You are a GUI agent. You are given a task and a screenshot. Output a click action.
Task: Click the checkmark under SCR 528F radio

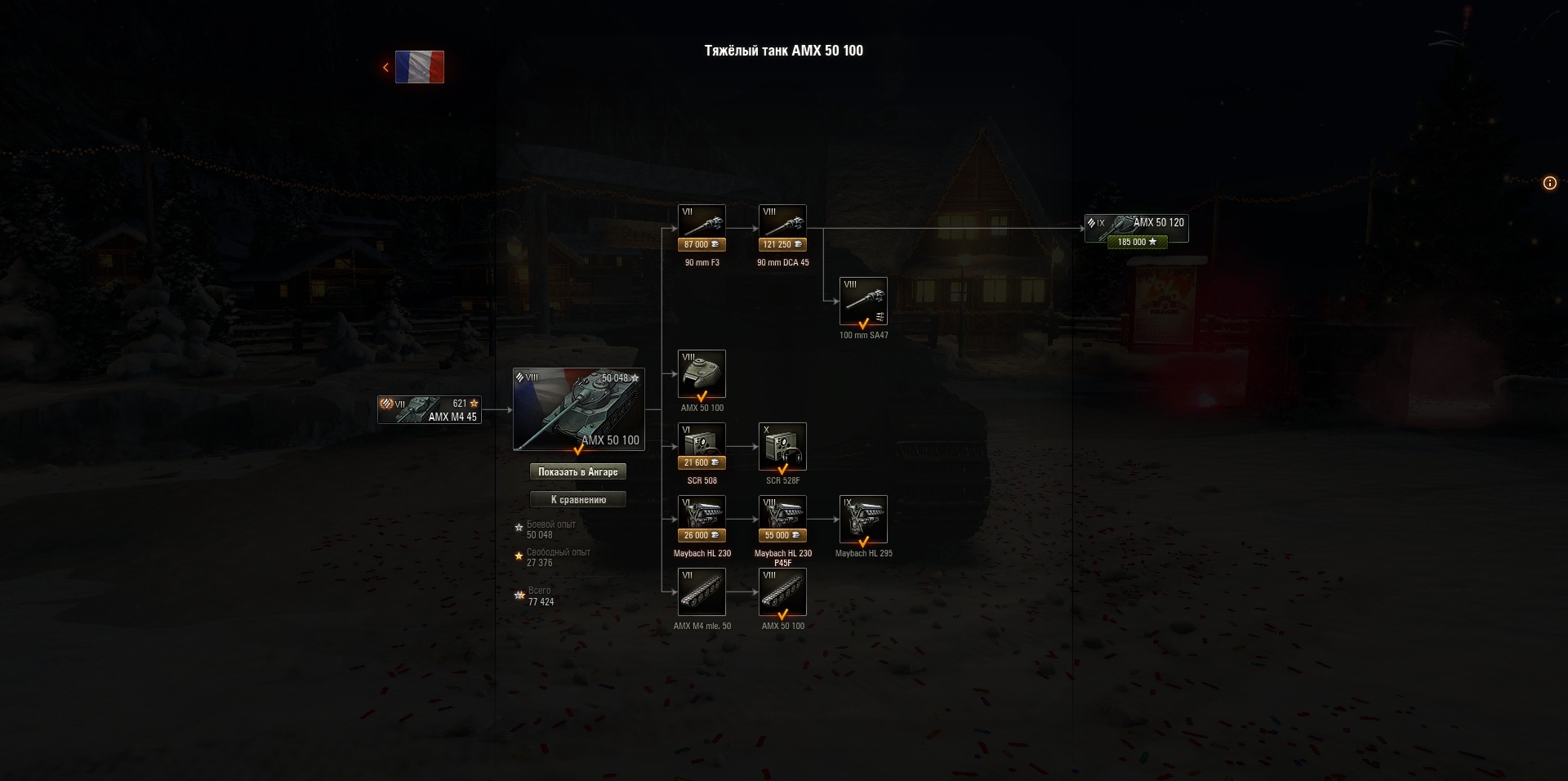coord(782,469)
